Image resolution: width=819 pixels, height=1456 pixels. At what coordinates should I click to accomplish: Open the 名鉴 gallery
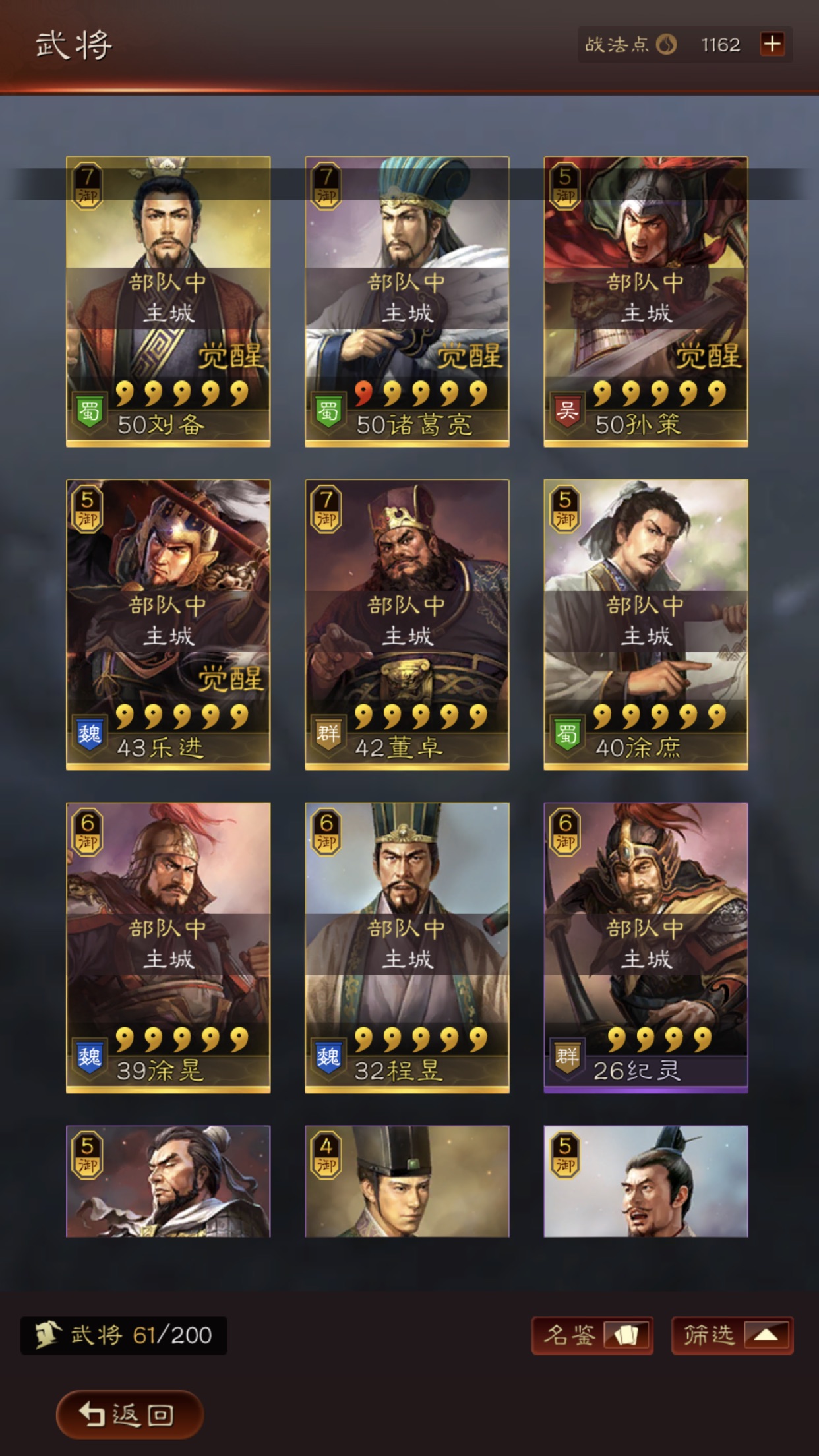point(591,1335)
